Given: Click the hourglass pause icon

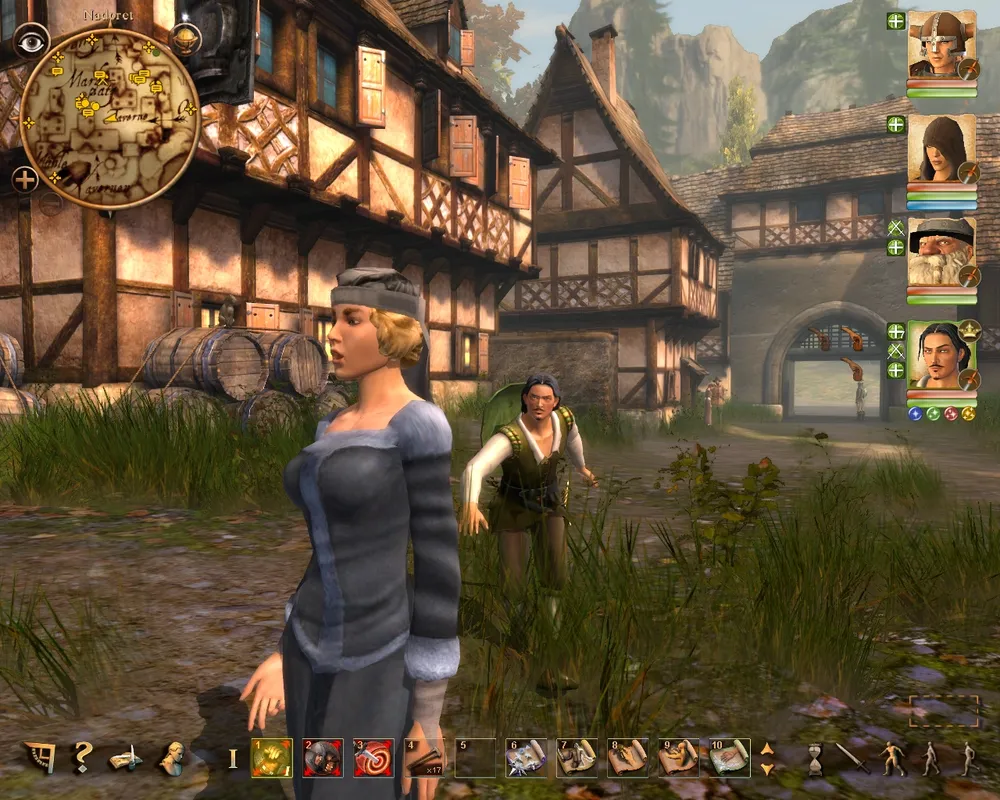Looking at the screenshot, I should [815, 759].
